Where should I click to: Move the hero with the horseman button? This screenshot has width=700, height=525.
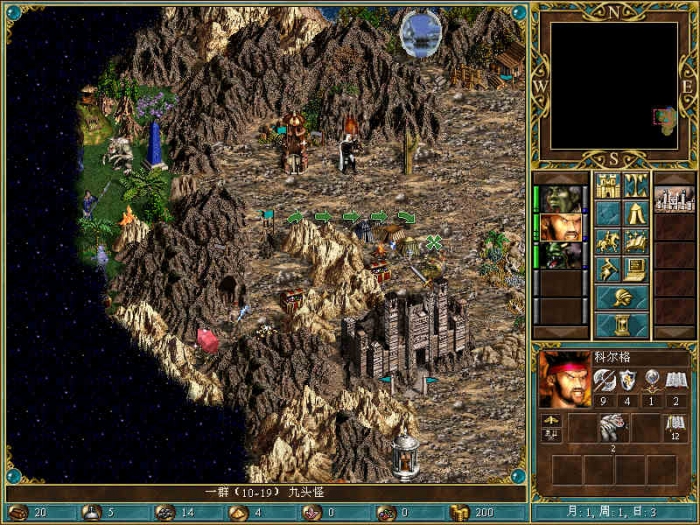pyautogui.click(x=607, y=241)
